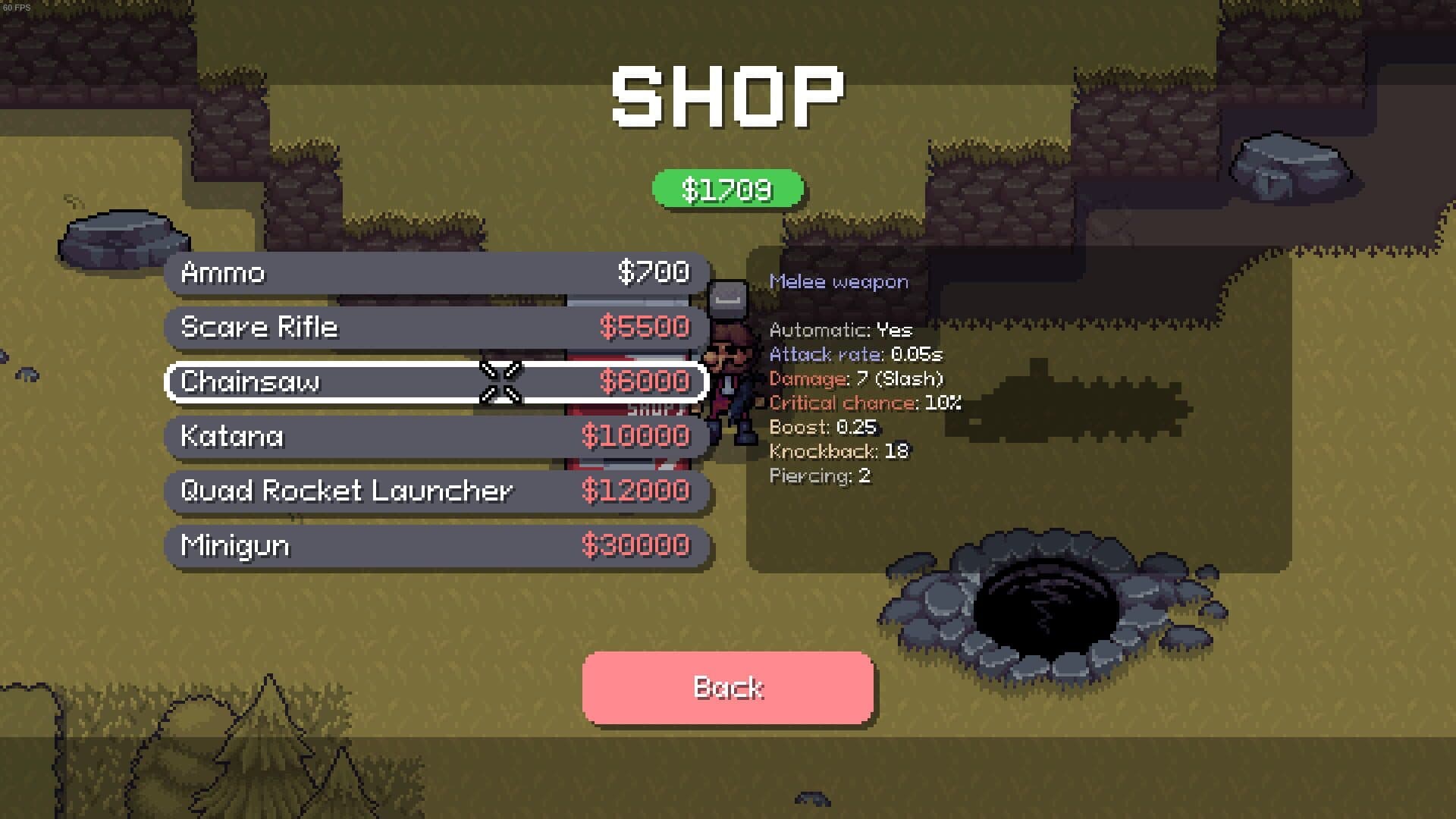Image resolution: width=1456 pixels, height=819 pixels.
Task: Toggle the Critical chance stat entry
Action: point(864,403)
